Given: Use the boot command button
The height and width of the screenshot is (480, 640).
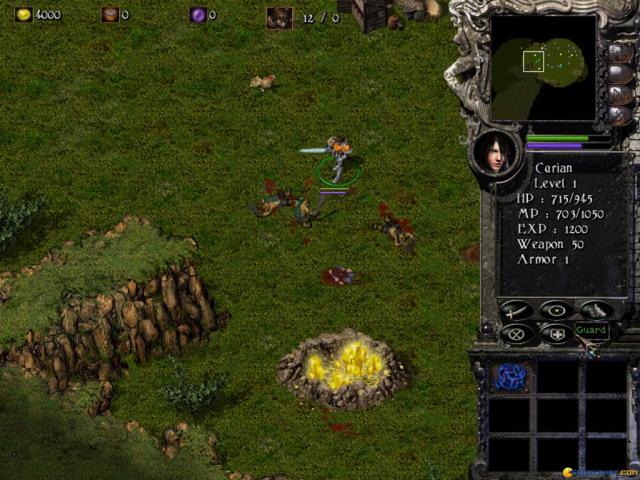Looking at the screenshot, I should click(x=596, y=310).
